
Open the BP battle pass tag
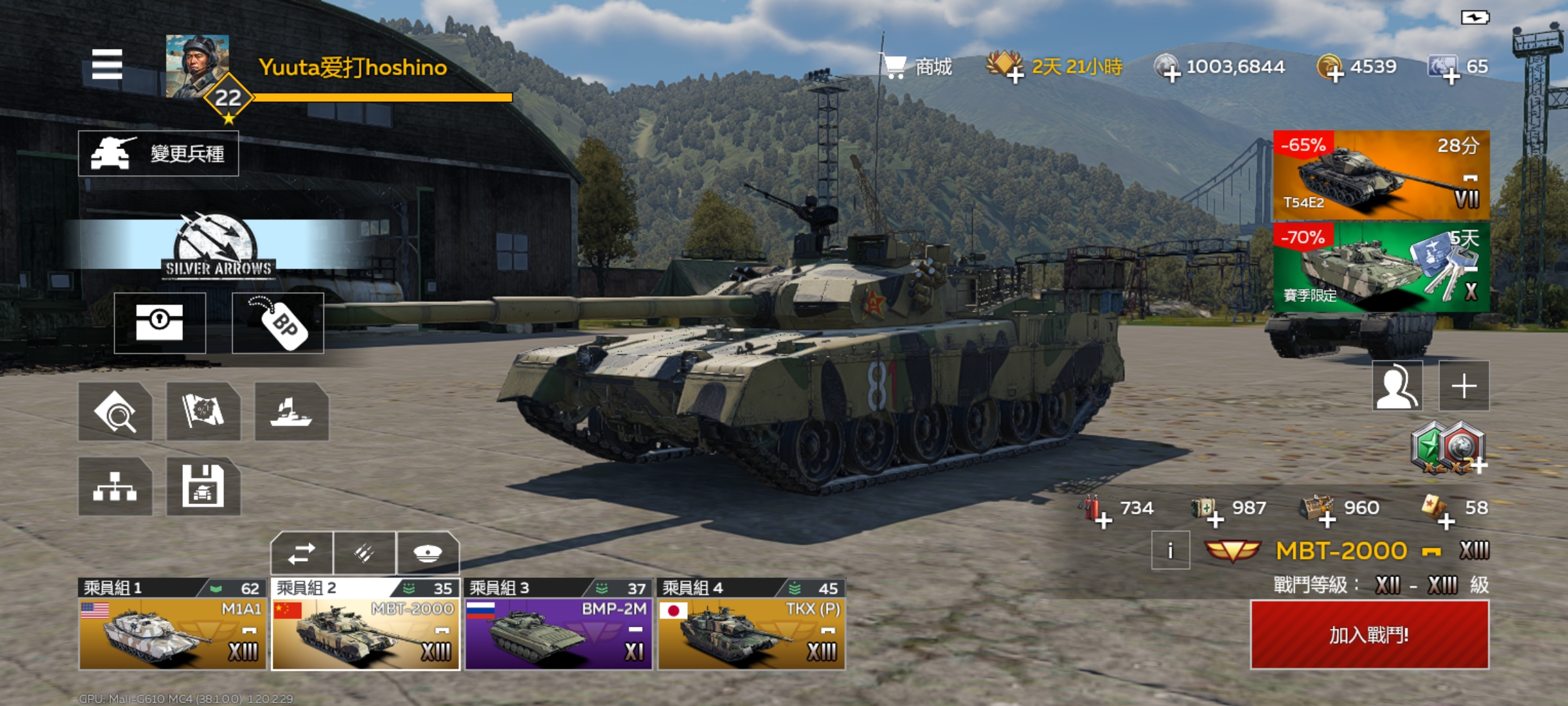[278, 323]
